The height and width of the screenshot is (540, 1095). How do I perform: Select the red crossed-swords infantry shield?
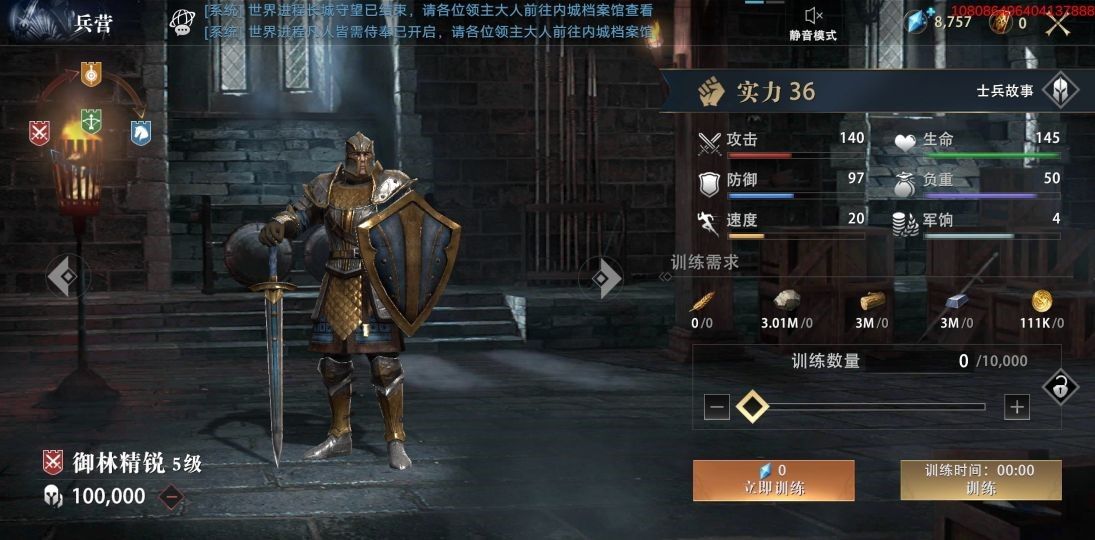coord(40,131)
